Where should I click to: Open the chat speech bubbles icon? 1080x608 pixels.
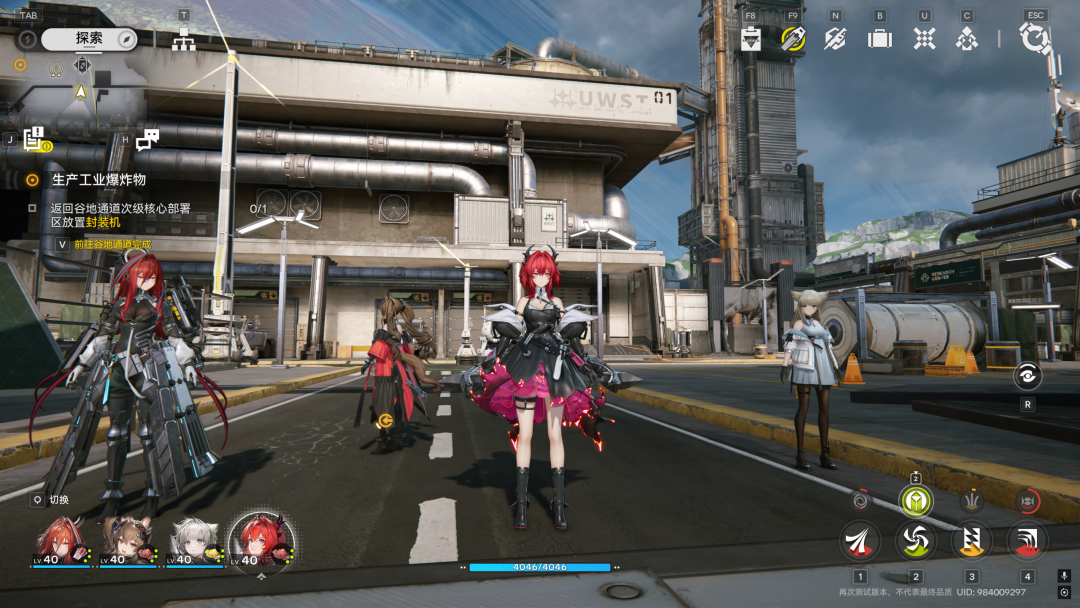click(147, 140)
